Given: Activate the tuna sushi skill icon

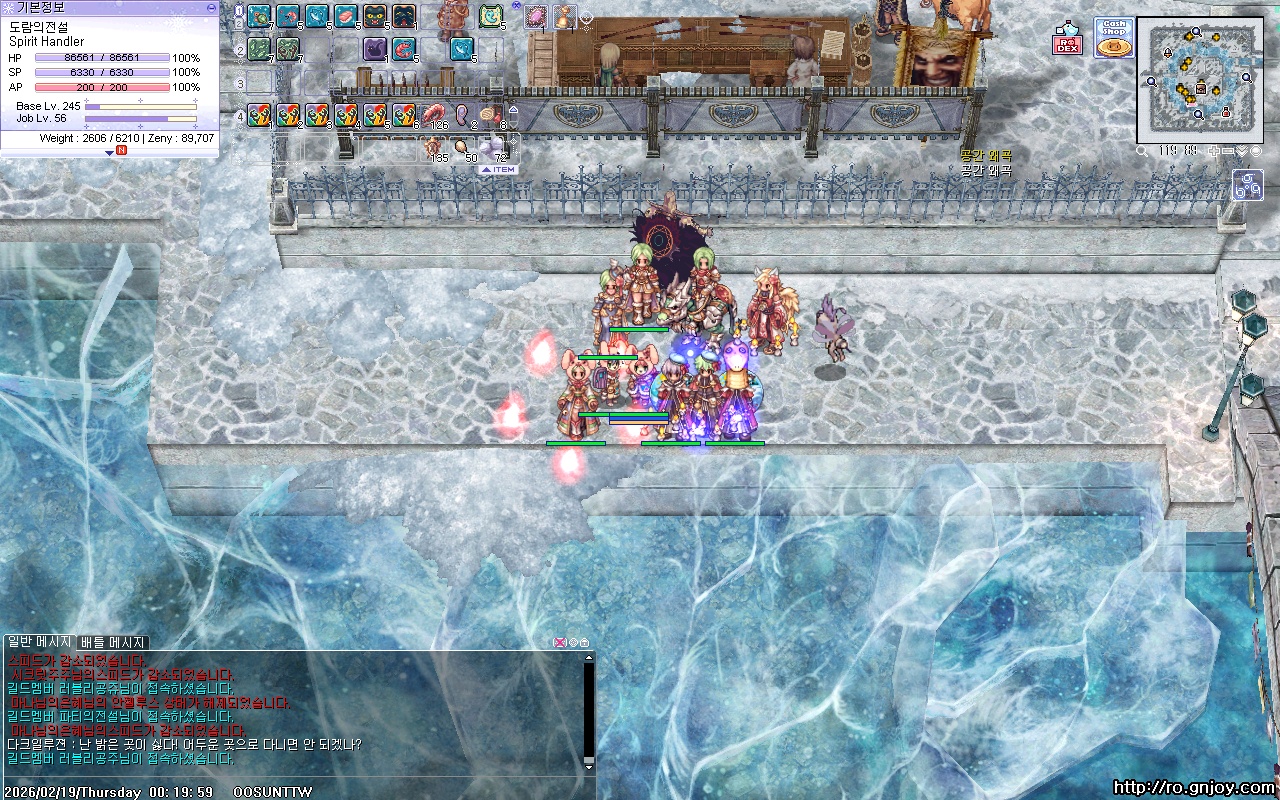Looking at the screenshot, I should click(346, 16).
